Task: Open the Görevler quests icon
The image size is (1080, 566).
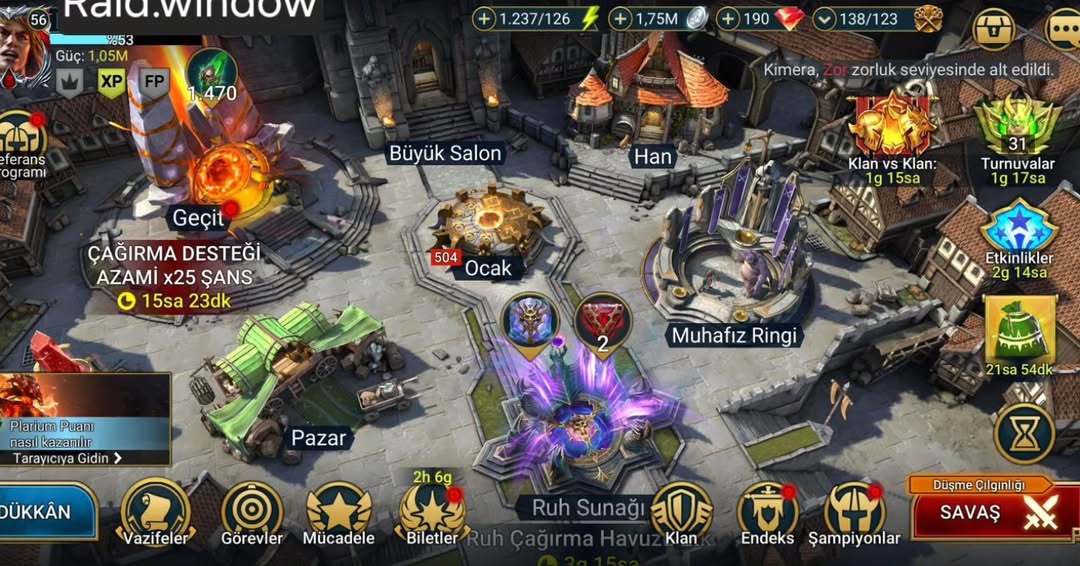Action: coord(252,510)
